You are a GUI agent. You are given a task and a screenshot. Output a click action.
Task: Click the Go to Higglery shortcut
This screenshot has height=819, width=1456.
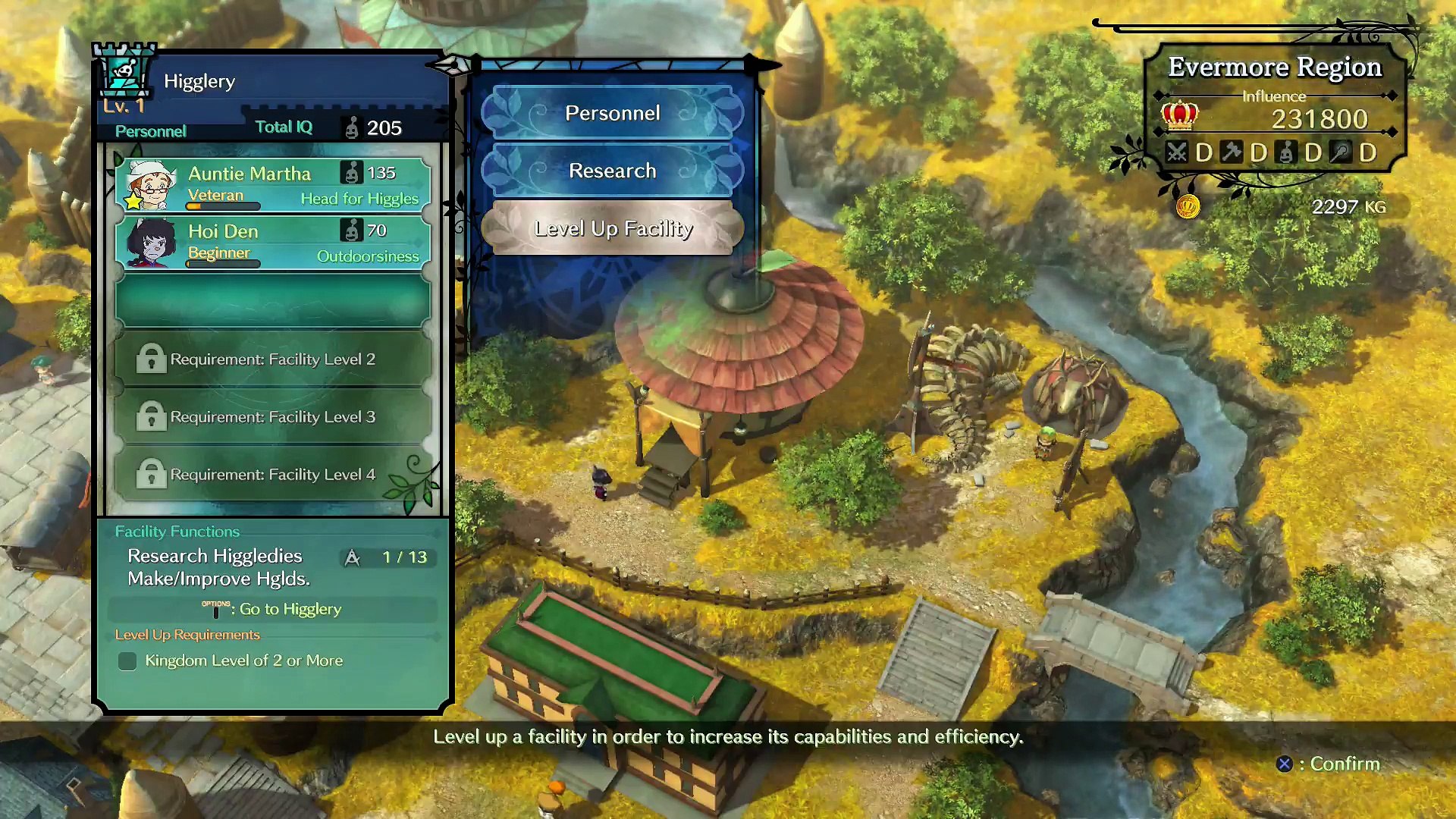273,609
